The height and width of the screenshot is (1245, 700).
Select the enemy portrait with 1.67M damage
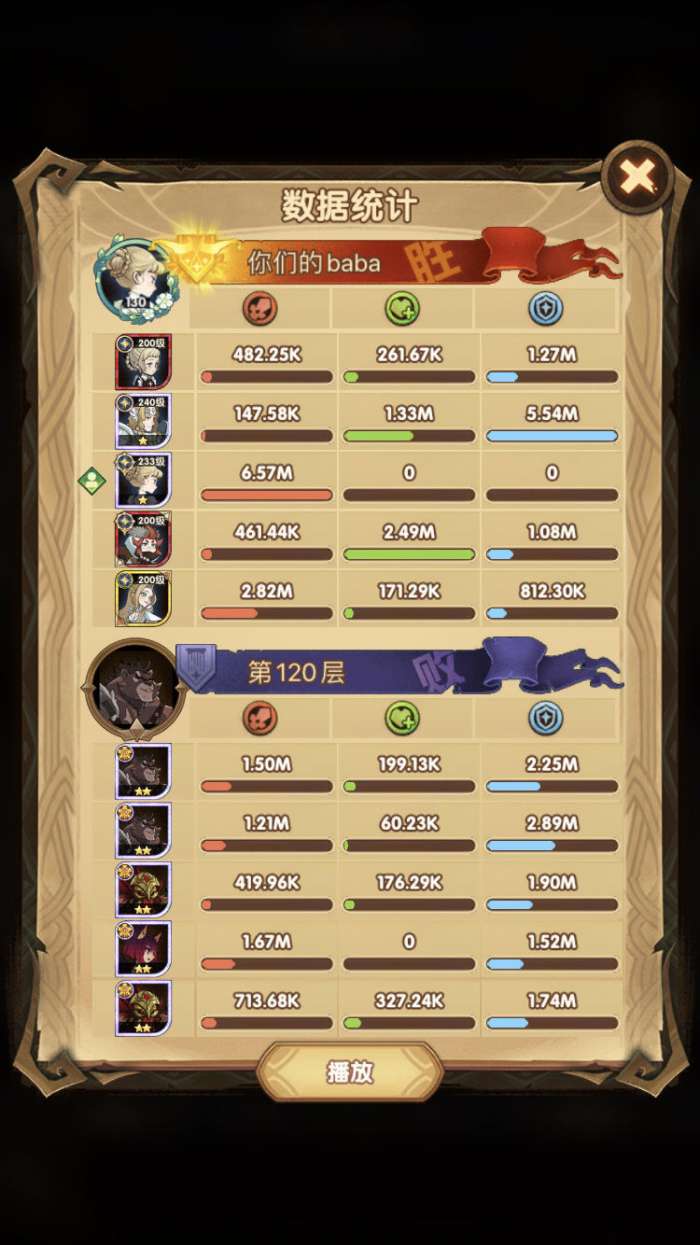144,948
